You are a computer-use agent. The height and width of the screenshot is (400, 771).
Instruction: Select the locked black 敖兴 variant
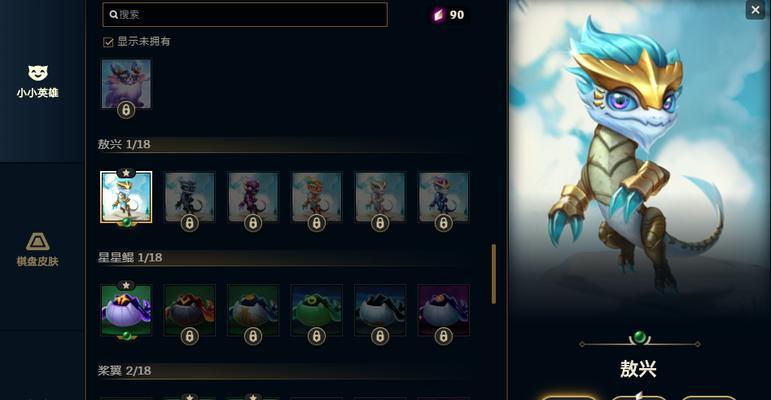[x=190, y=197]
